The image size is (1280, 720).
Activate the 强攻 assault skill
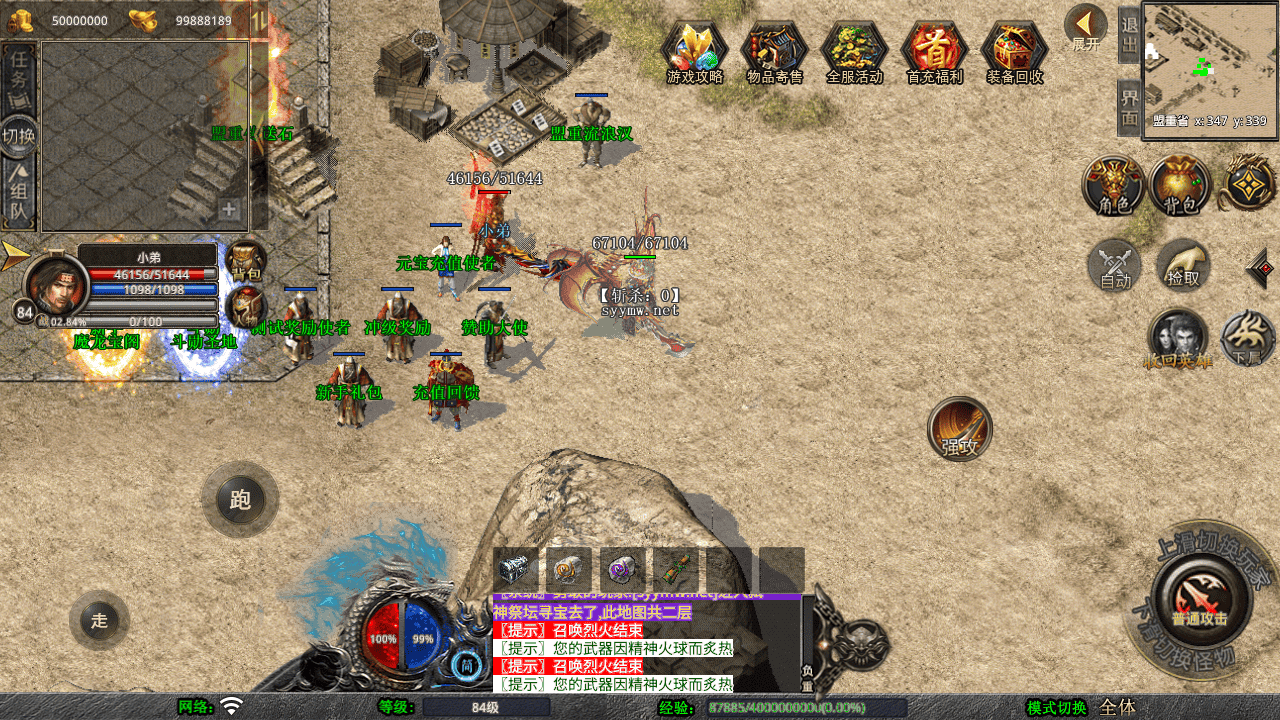tap(960, 429)
